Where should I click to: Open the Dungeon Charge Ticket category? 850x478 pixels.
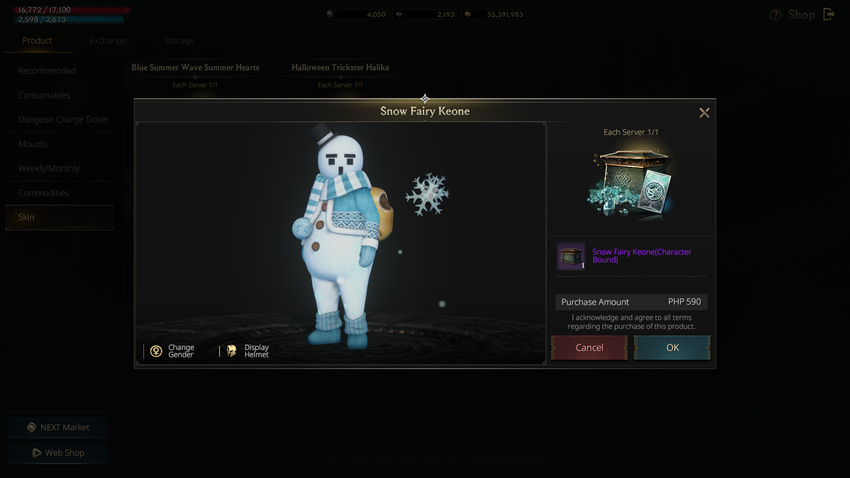[x=63, y=120]
